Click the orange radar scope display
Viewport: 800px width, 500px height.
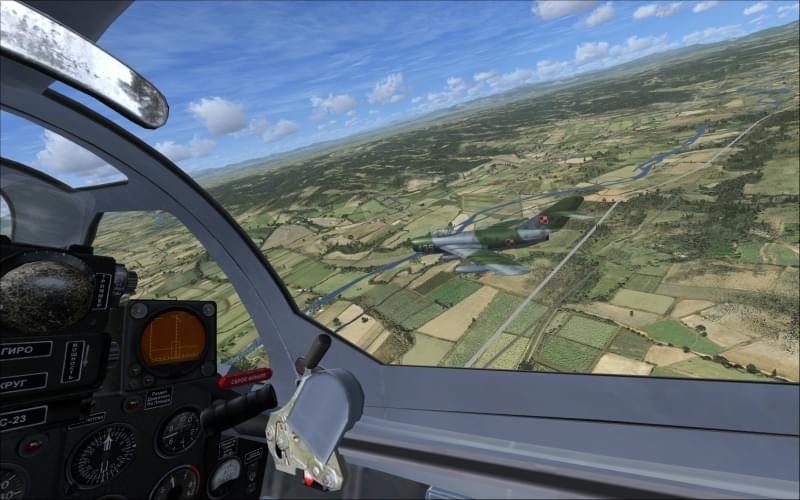(x=172, y=338)
